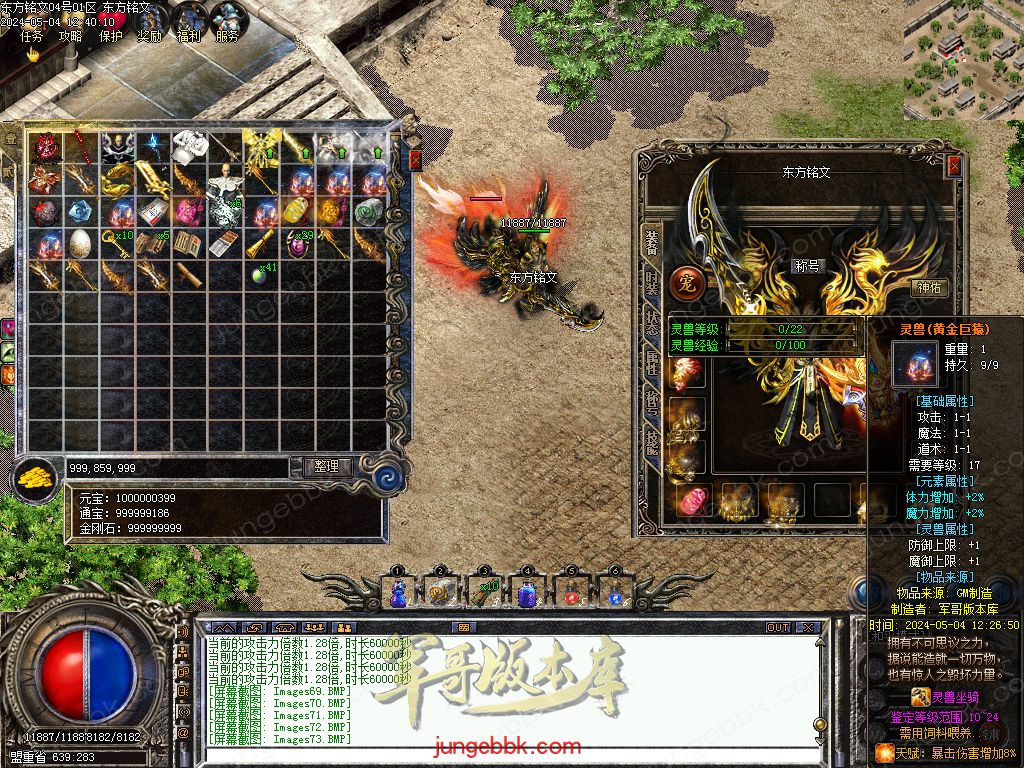1024x768 pixels.
Task: Open the 福利 welfare menu
Action: point(188,37)
